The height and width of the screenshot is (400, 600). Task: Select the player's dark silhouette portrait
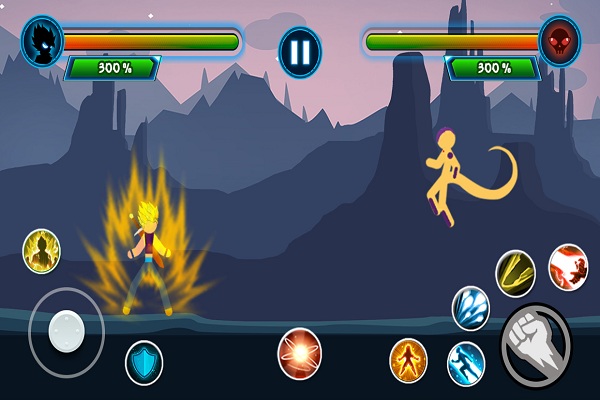43,41
